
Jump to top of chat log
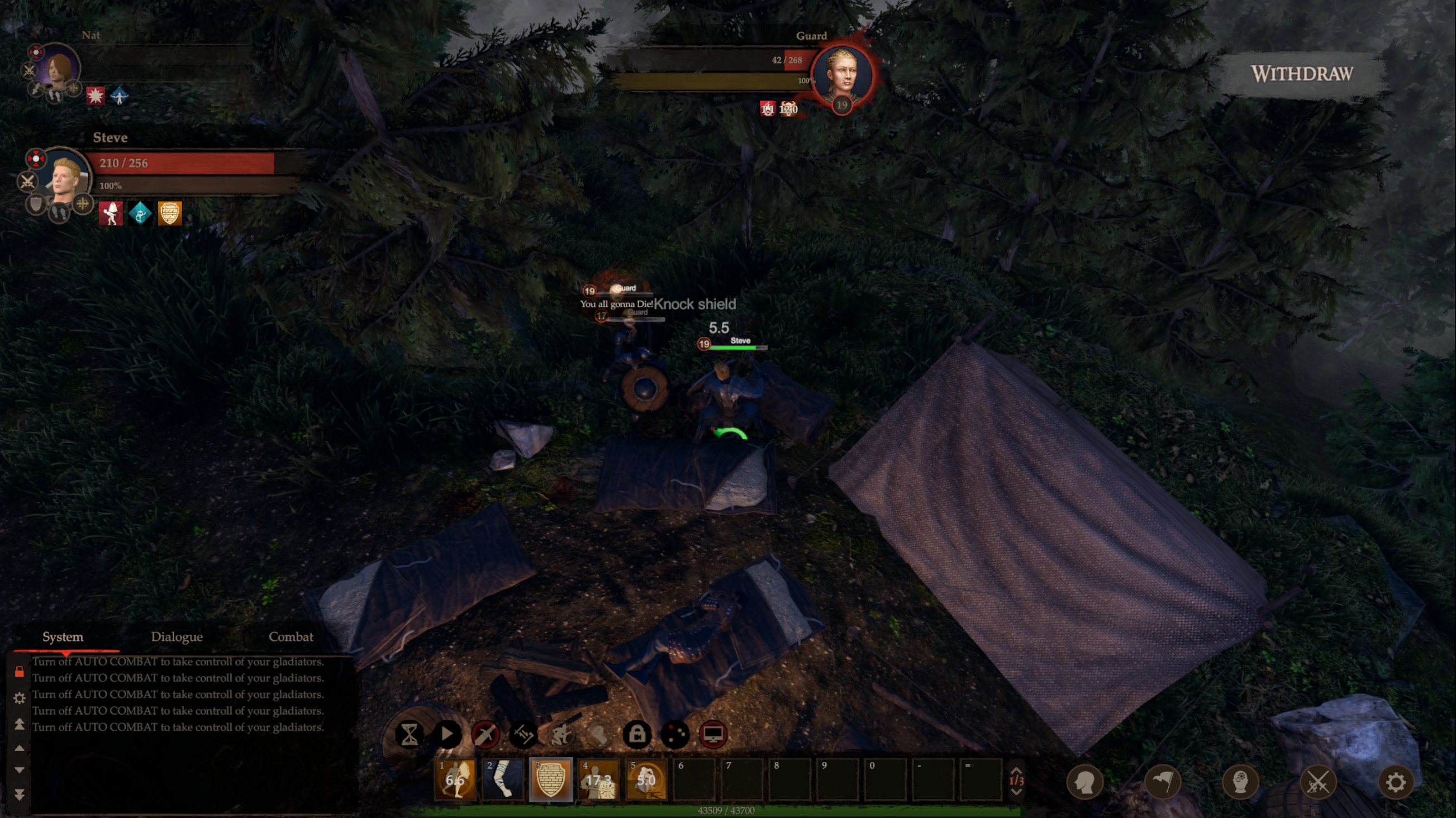coord(19,724)
